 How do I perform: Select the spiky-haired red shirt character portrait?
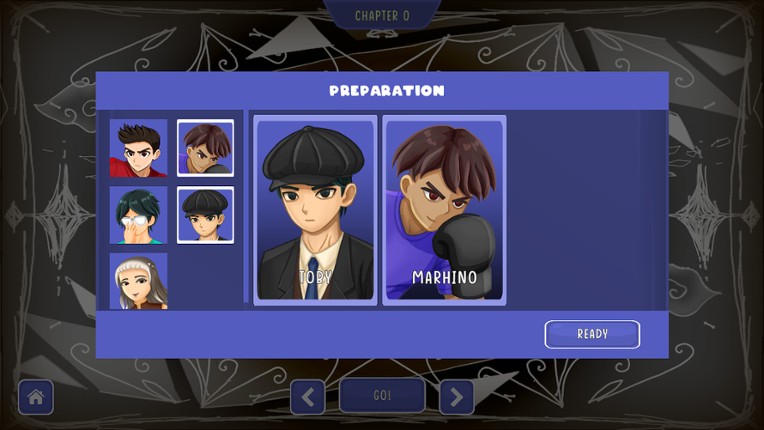pyautogui.click(x=138, y=148)
